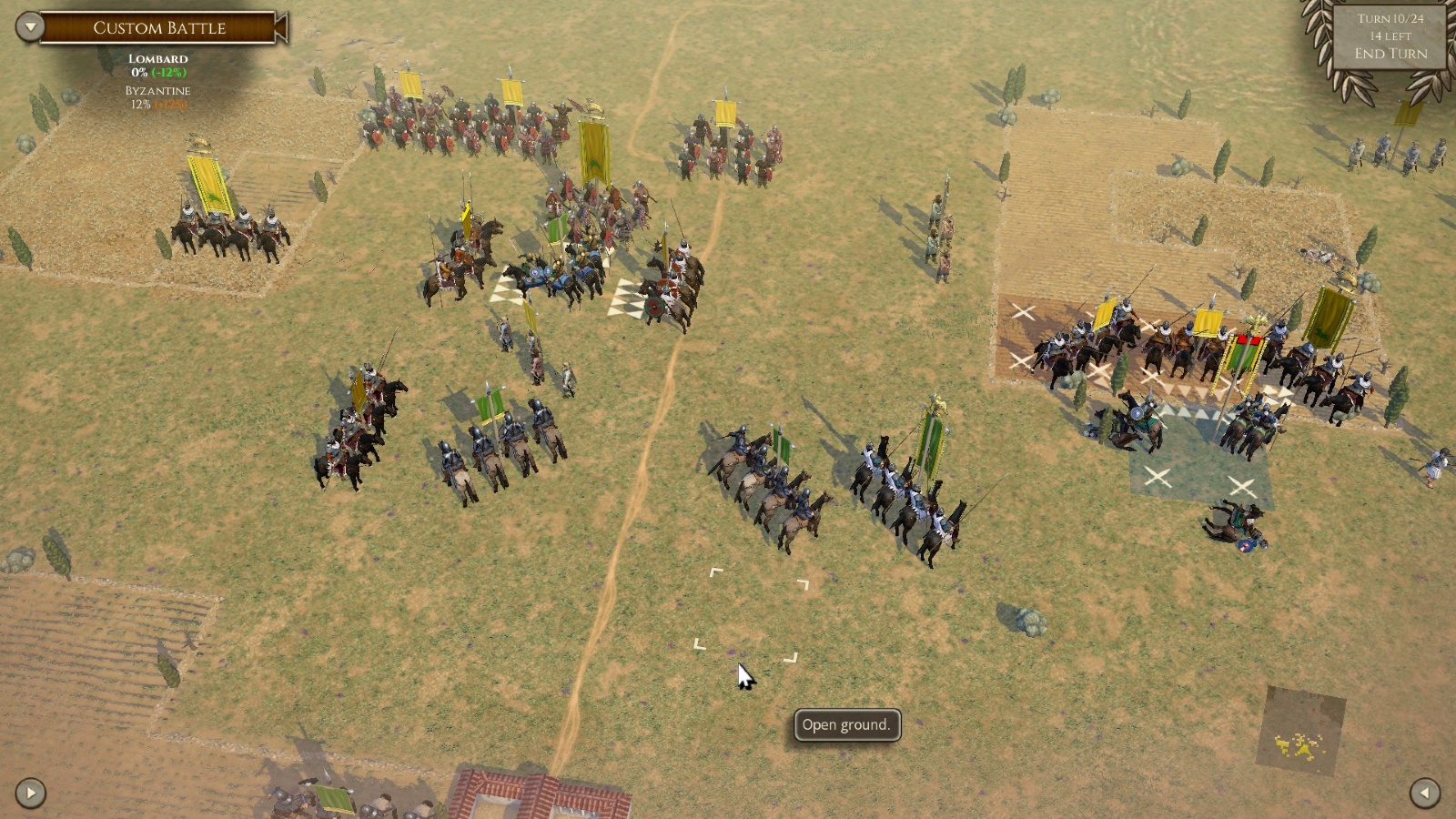The image size is (1456, 819).
Task: End the current turn
Action: 1390,54
